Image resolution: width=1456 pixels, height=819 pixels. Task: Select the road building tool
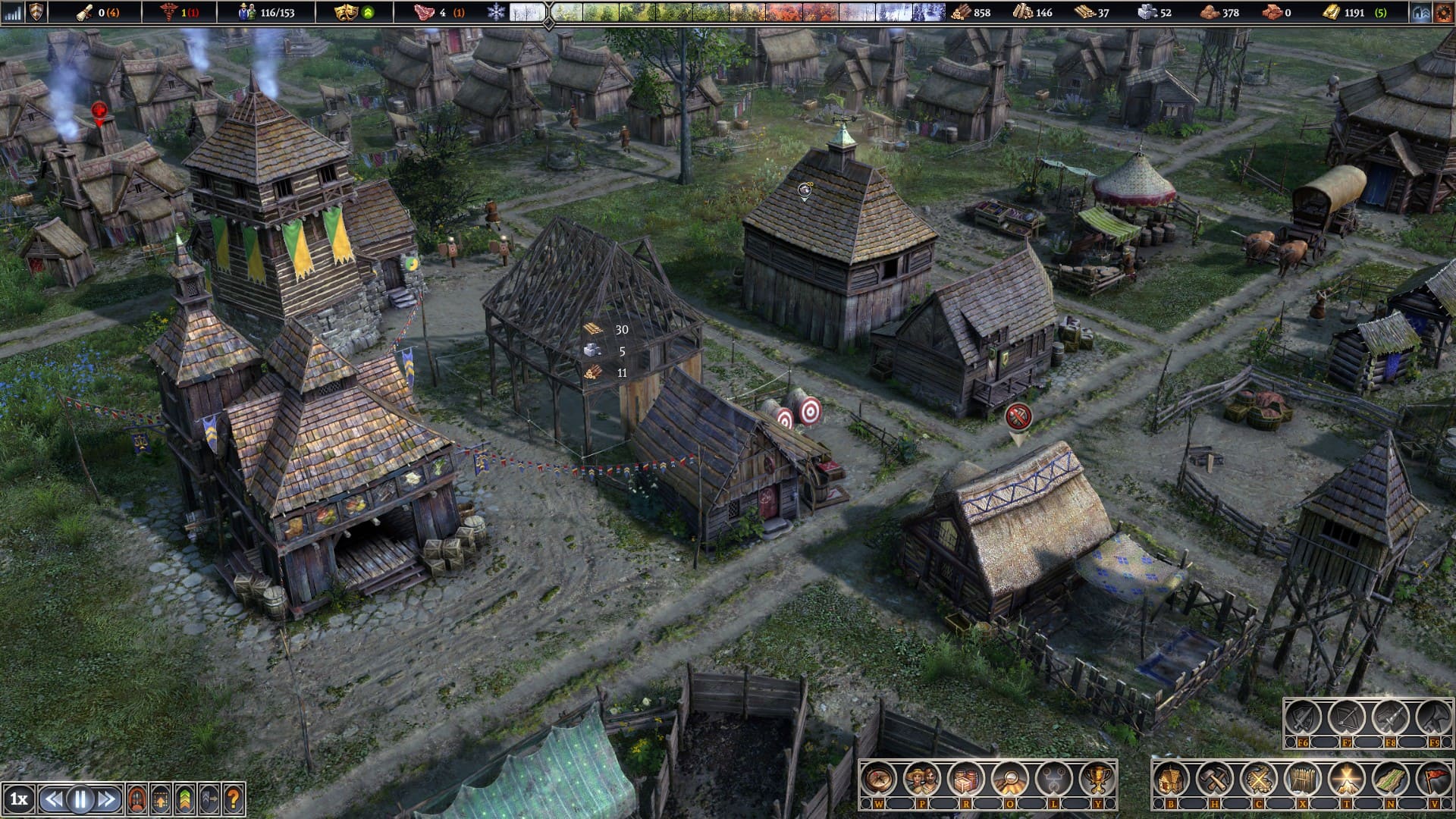(1390, 779)
